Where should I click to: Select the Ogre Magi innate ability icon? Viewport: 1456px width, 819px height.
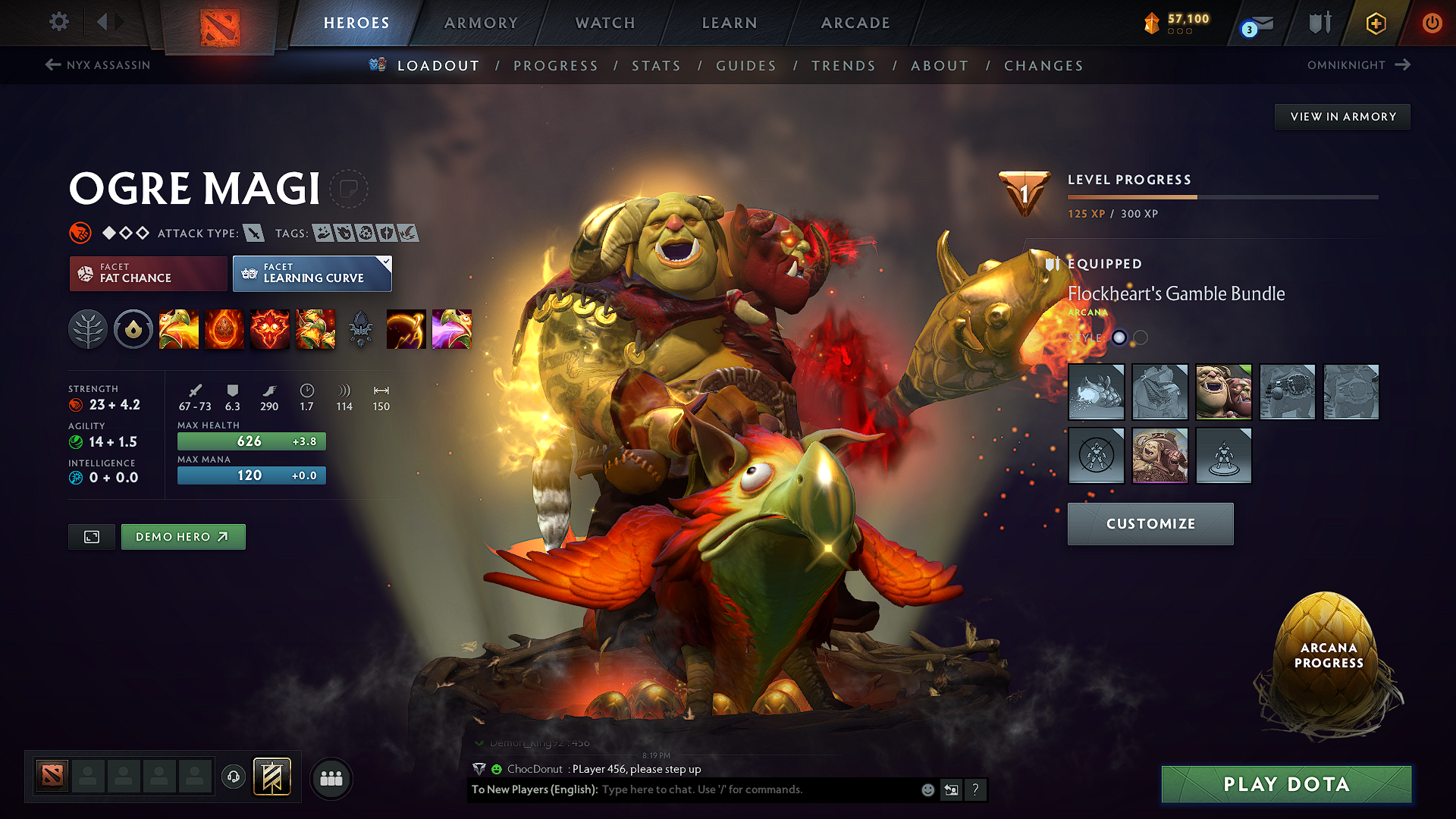pyautogui.click(x=133, y=329)
